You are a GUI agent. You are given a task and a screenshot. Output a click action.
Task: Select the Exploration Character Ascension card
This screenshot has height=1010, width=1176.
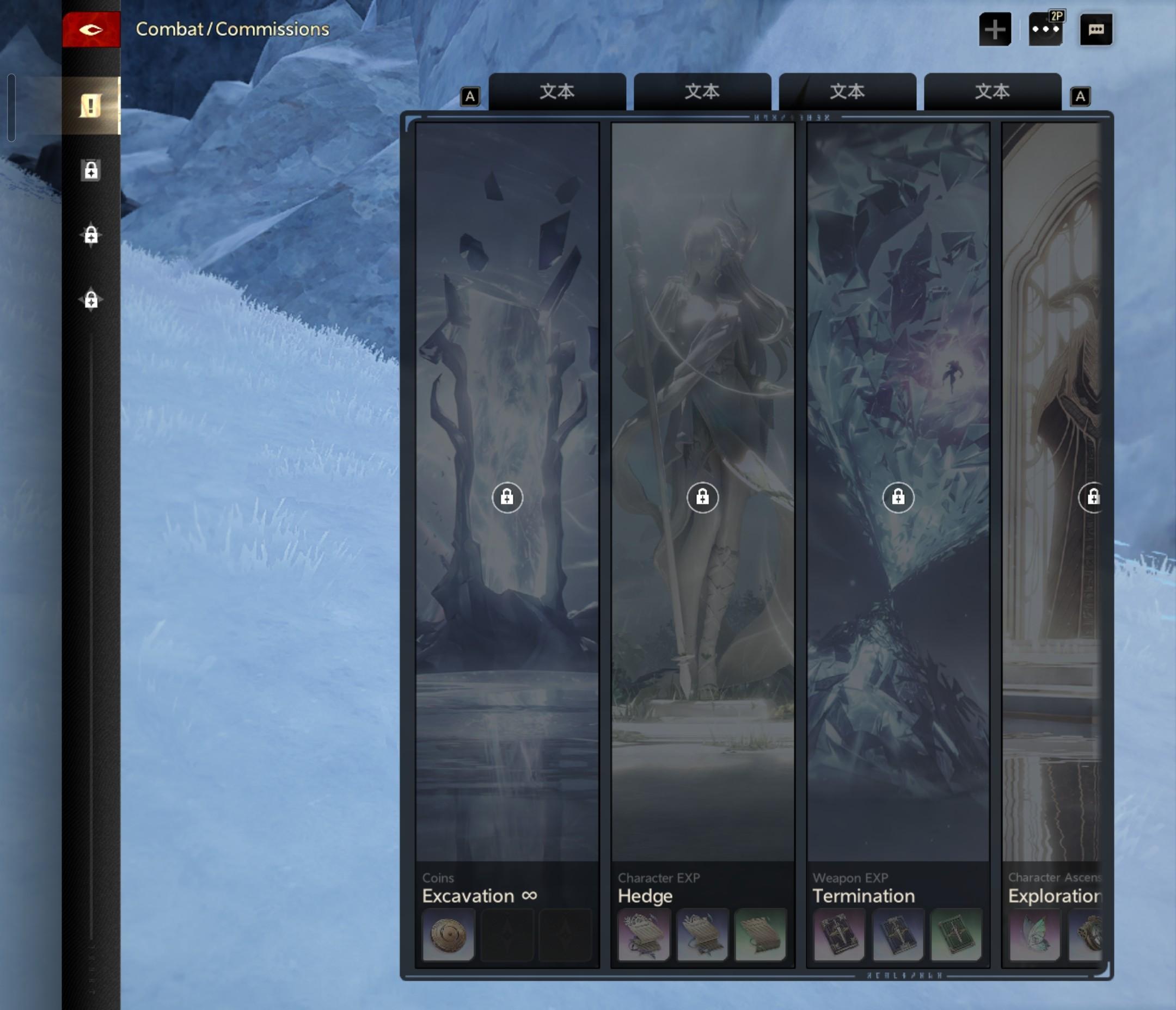[1052, 497]
